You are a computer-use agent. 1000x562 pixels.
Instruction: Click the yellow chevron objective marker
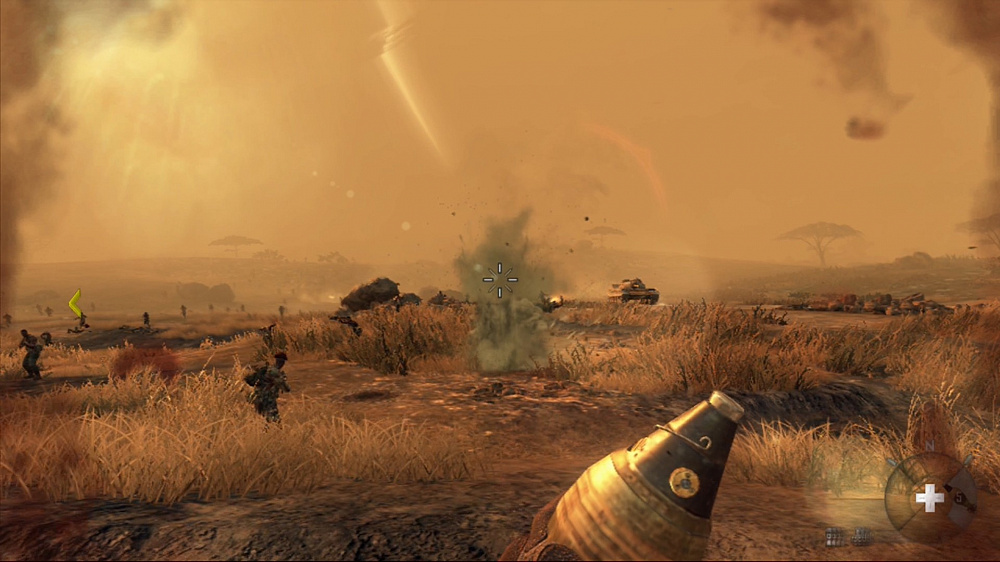(x=74, y=303)
